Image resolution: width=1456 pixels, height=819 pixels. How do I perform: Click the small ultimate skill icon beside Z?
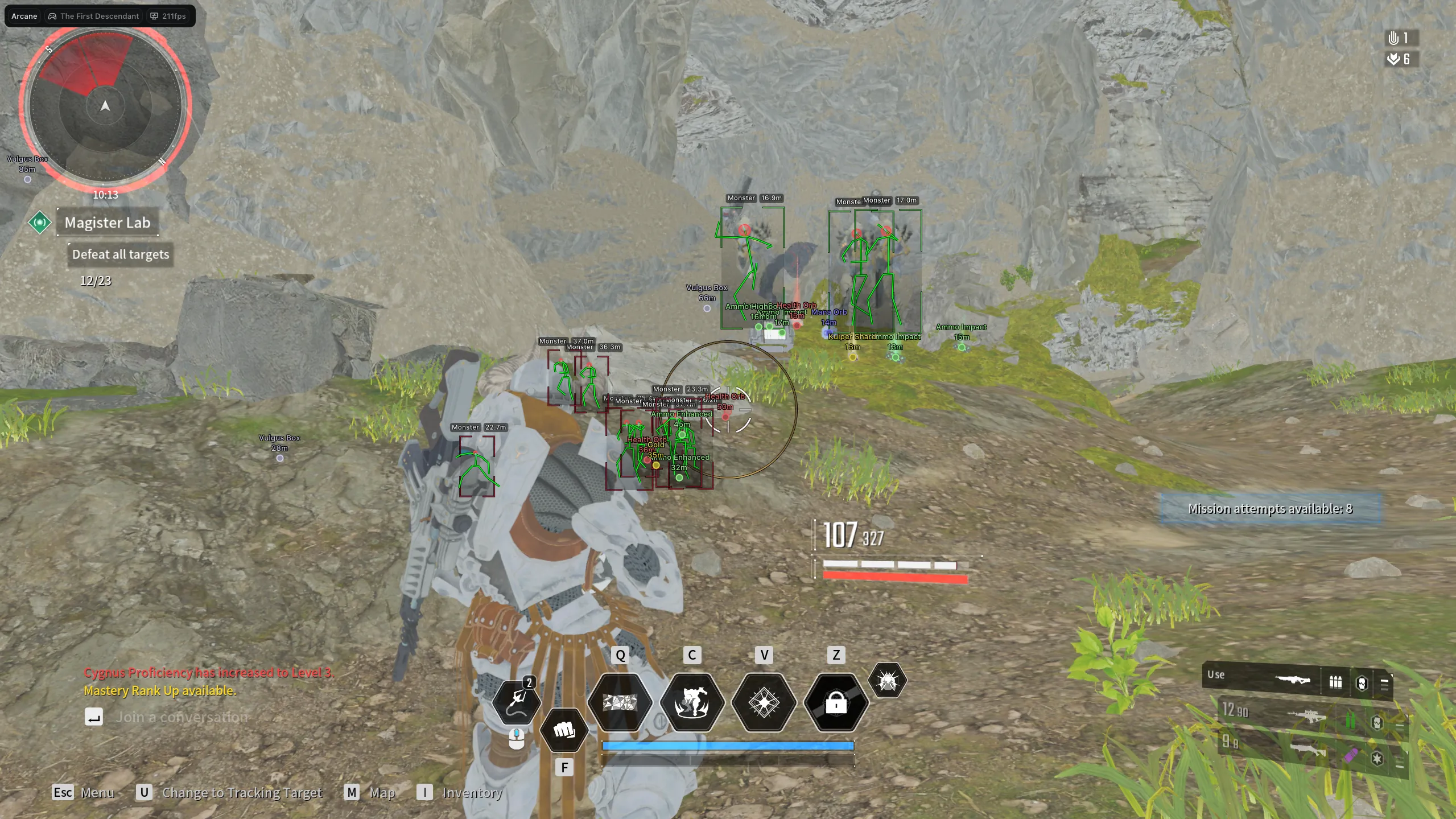click(x=888, y=682)
